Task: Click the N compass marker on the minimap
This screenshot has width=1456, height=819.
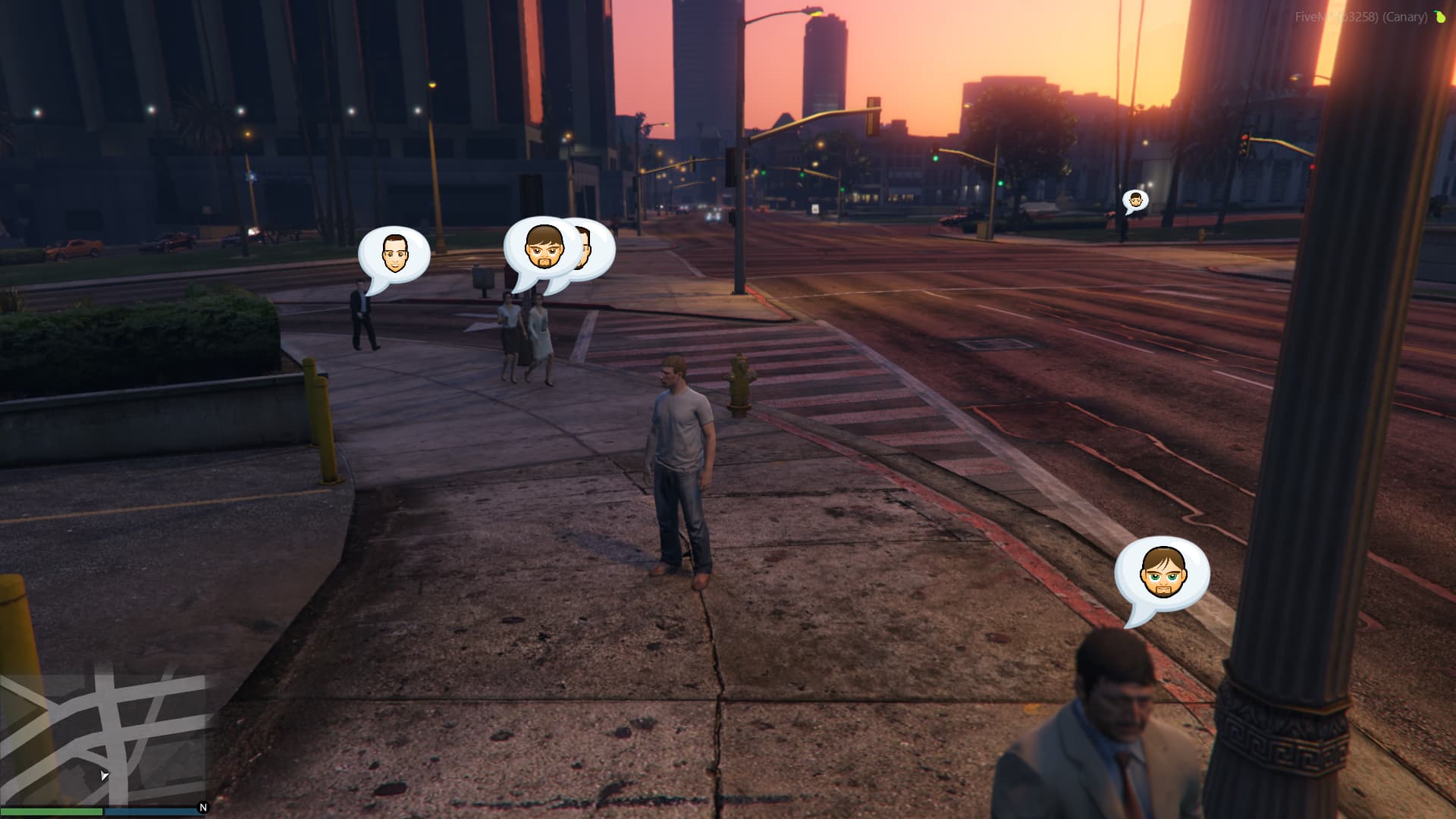Action: pyautogui.click(x=202, y=807)
